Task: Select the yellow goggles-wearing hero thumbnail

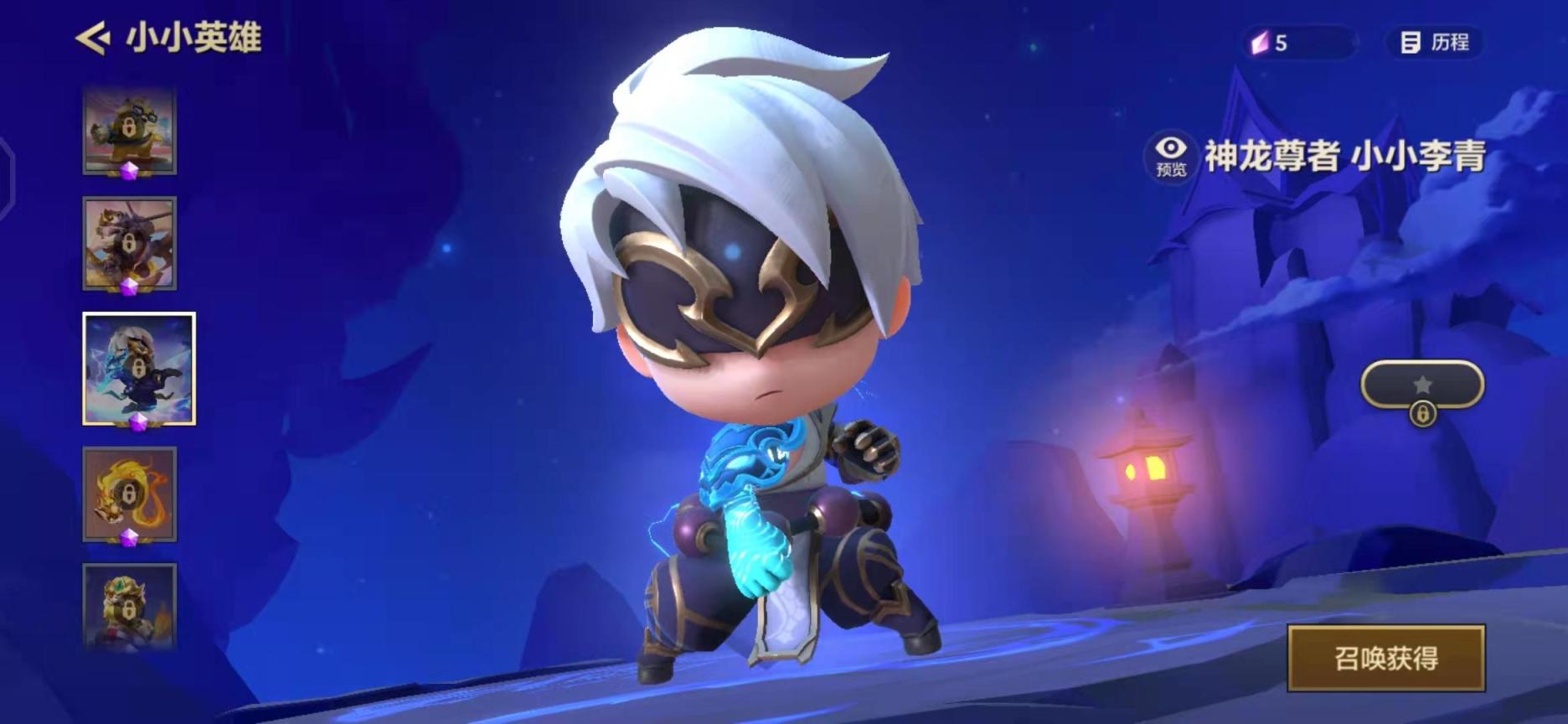Action: [129, 132]
